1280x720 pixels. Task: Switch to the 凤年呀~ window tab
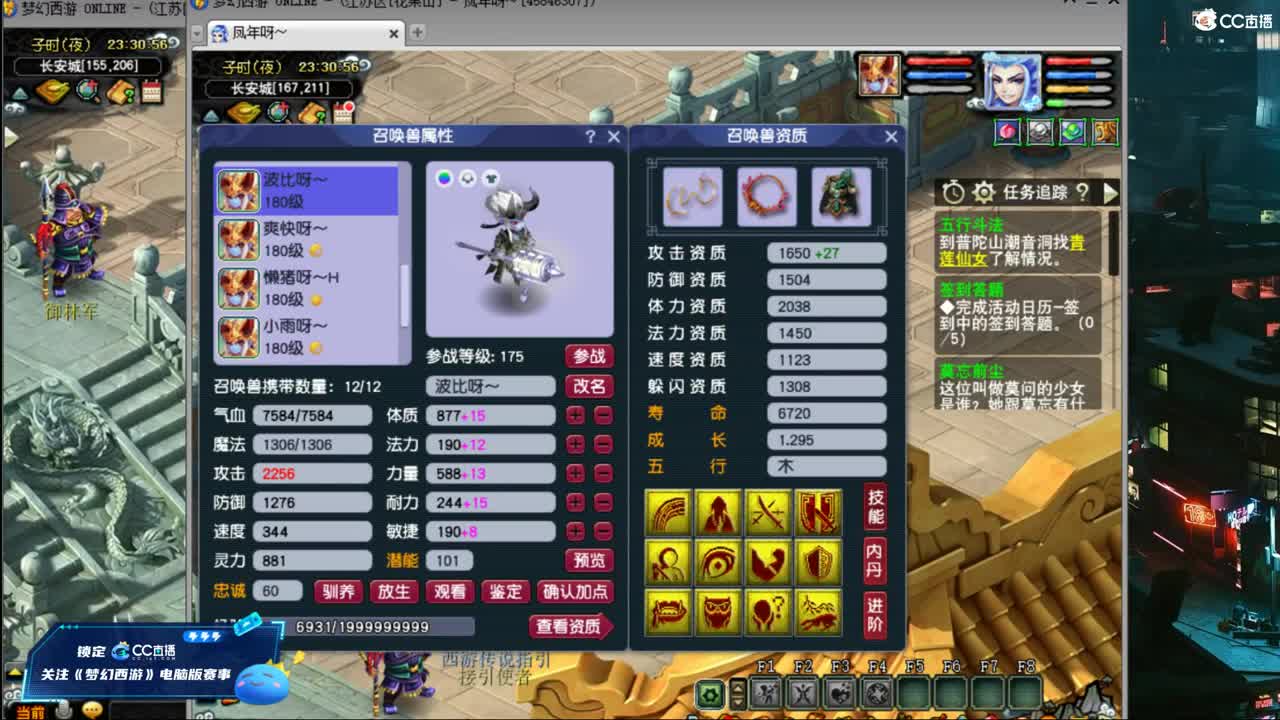(300, 31)
